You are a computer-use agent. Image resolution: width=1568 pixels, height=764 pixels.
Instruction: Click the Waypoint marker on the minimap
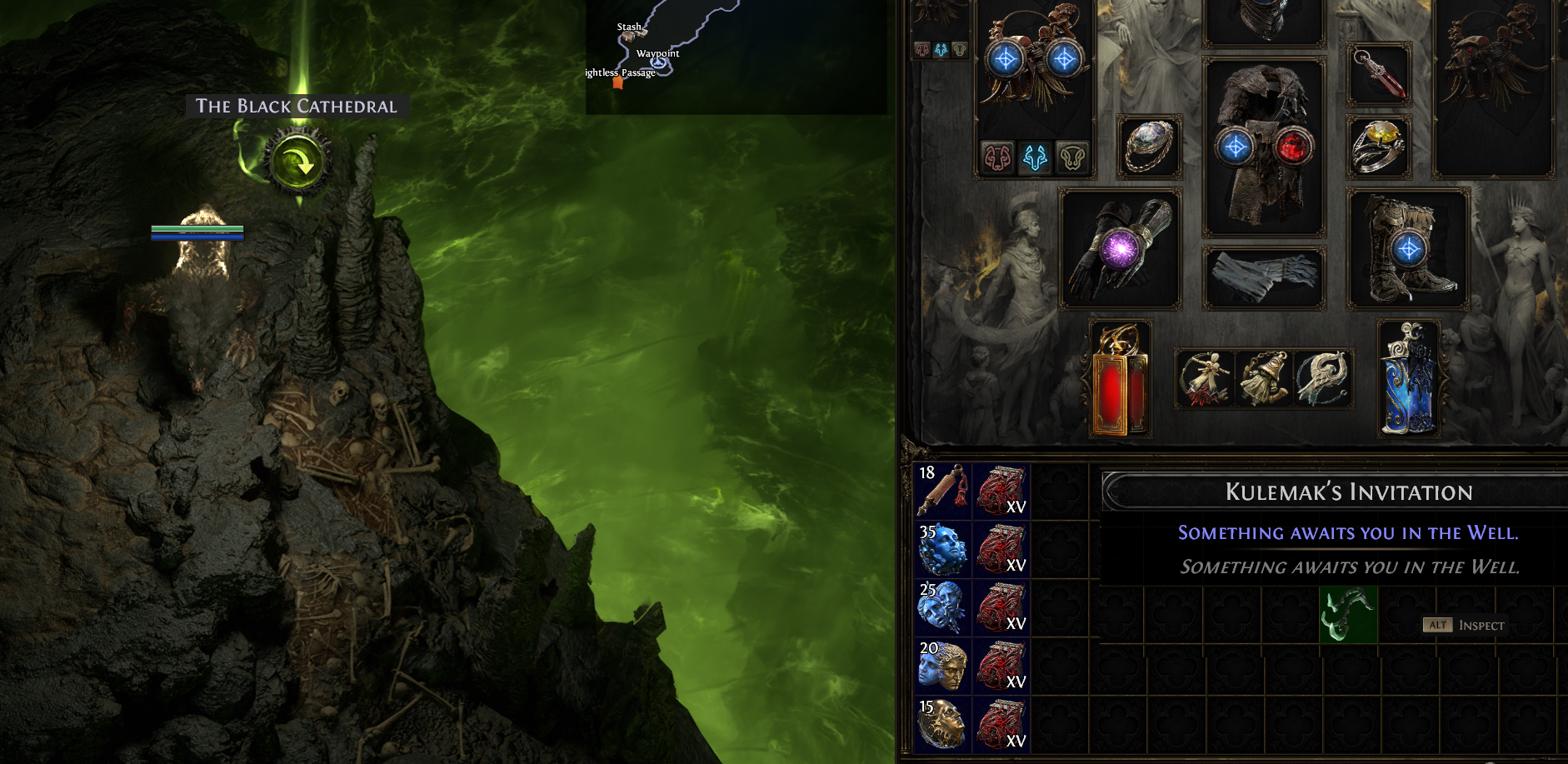click(658, 60)
